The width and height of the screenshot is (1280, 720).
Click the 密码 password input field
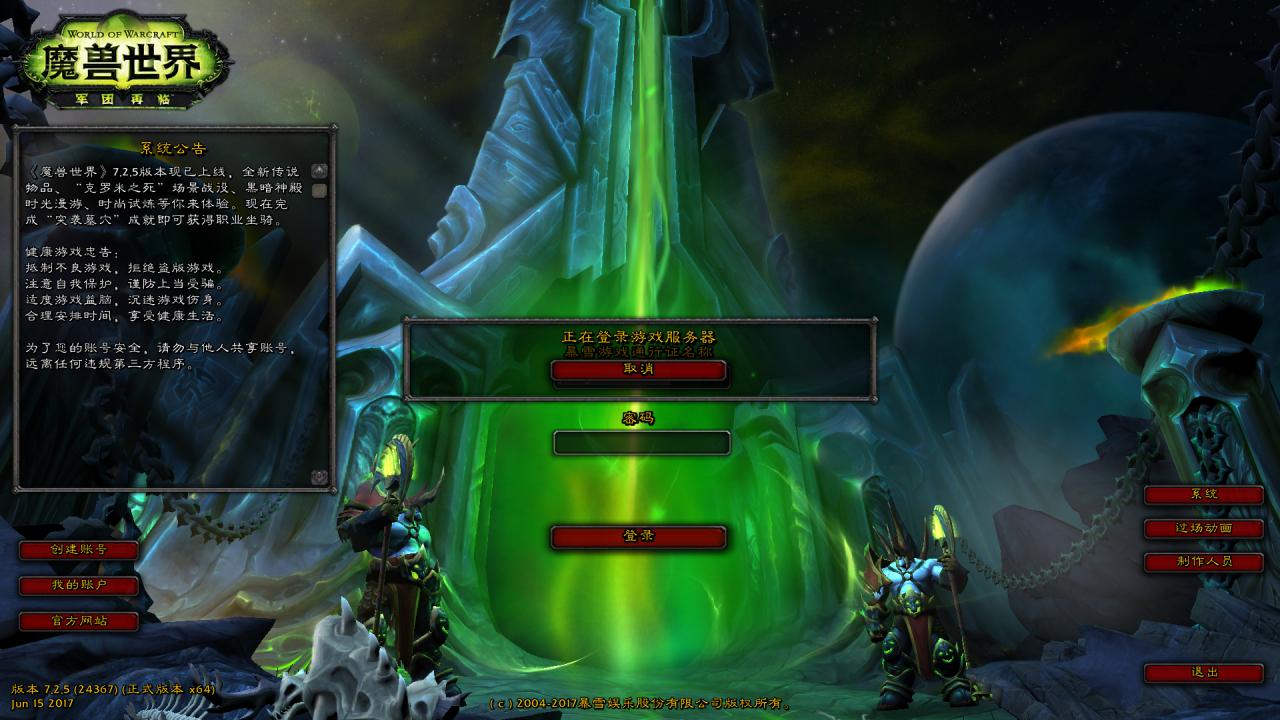click(641, 442)
